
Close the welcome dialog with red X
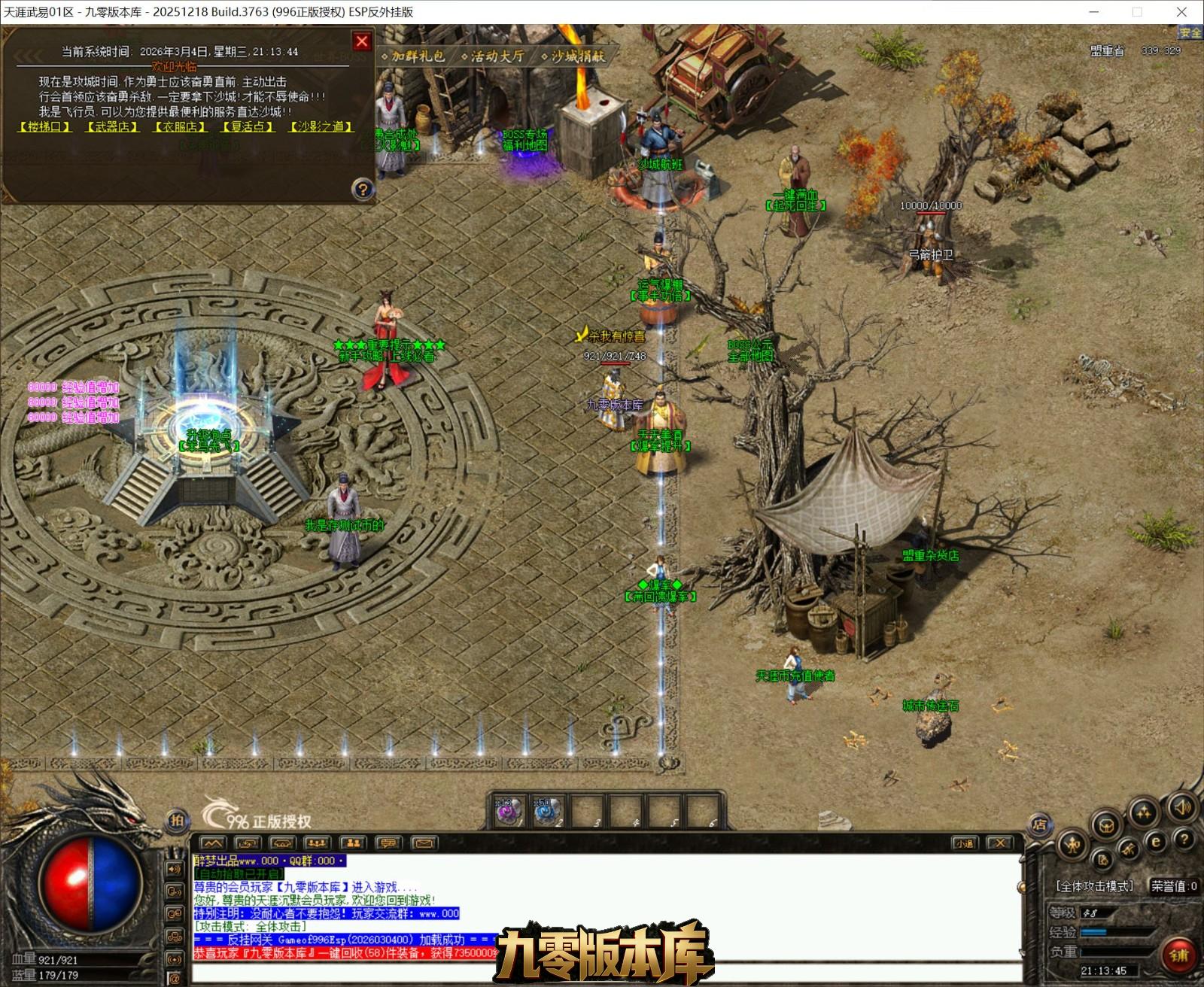[x=362, y=41]
